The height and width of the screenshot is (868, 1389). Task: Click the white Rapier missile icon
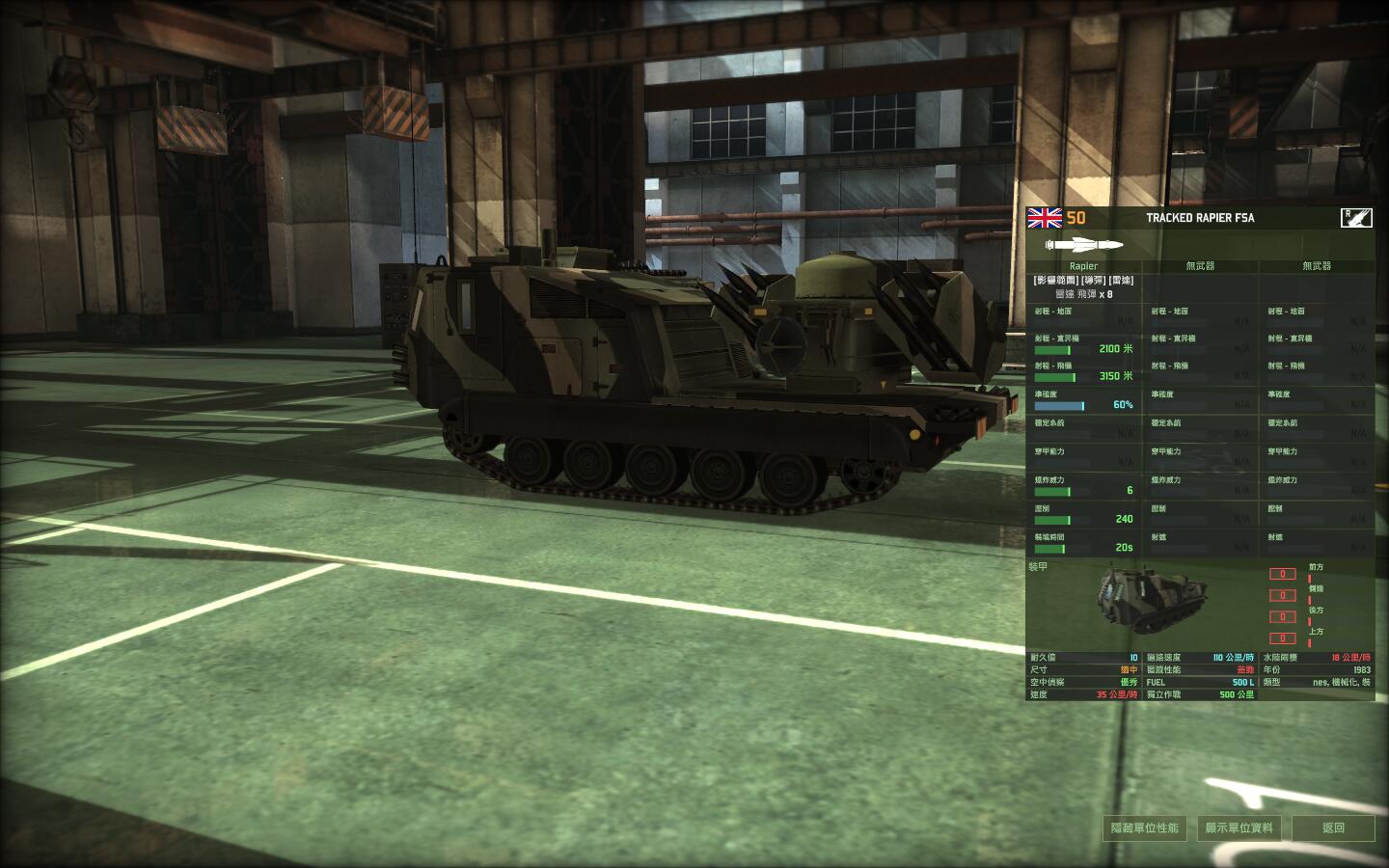tap(1084, 244)
